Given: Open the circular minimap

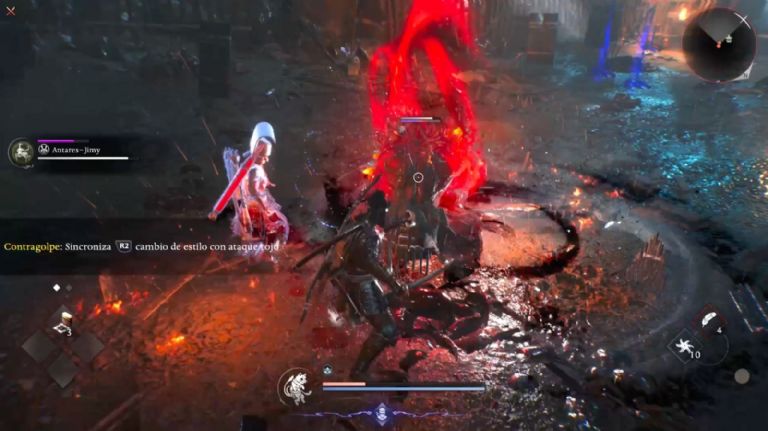Looking at the screenshot, I should click(718, 44).
